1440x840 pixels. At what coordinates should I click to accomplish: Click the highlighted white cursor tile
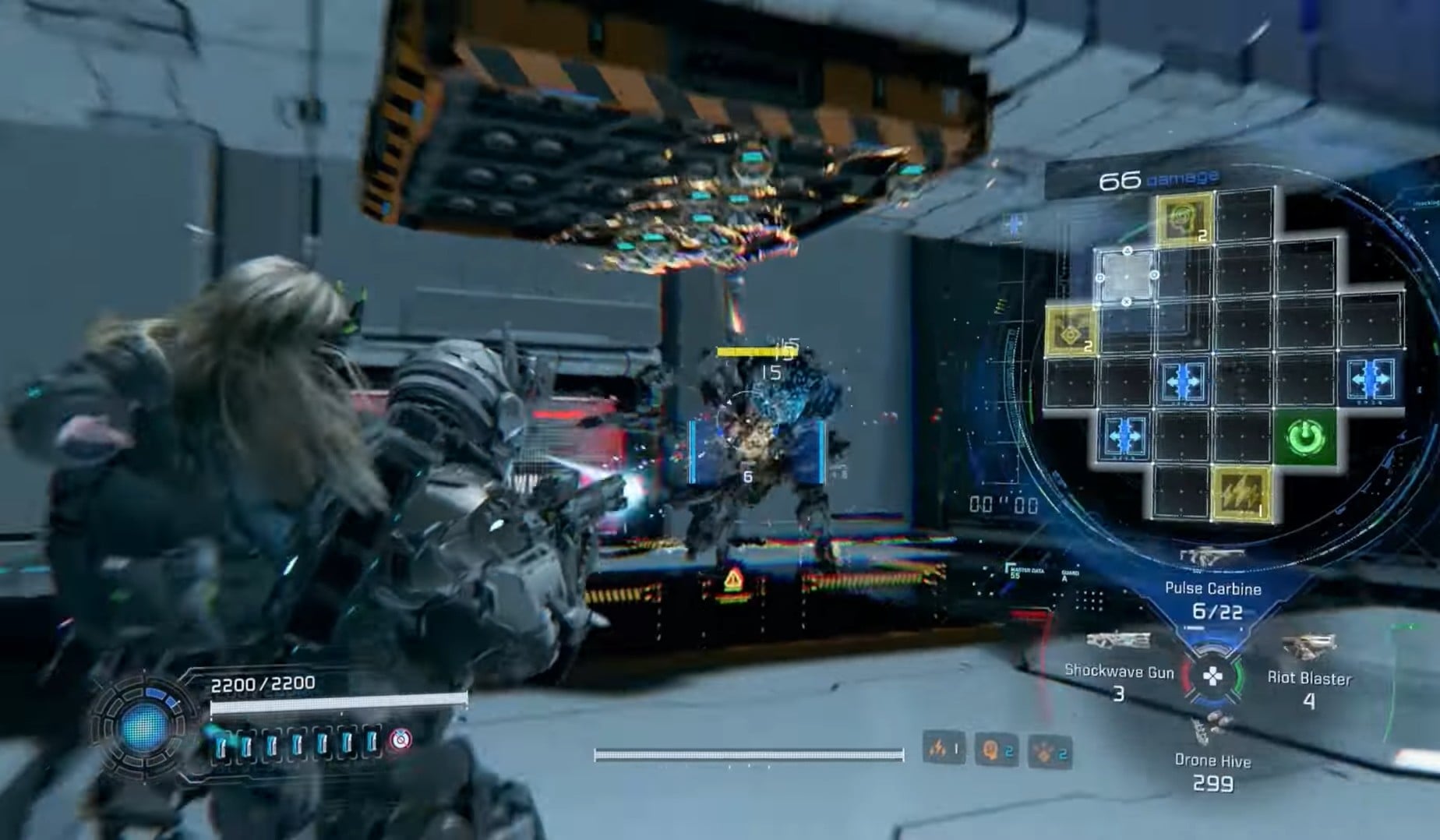[1127, 276]
